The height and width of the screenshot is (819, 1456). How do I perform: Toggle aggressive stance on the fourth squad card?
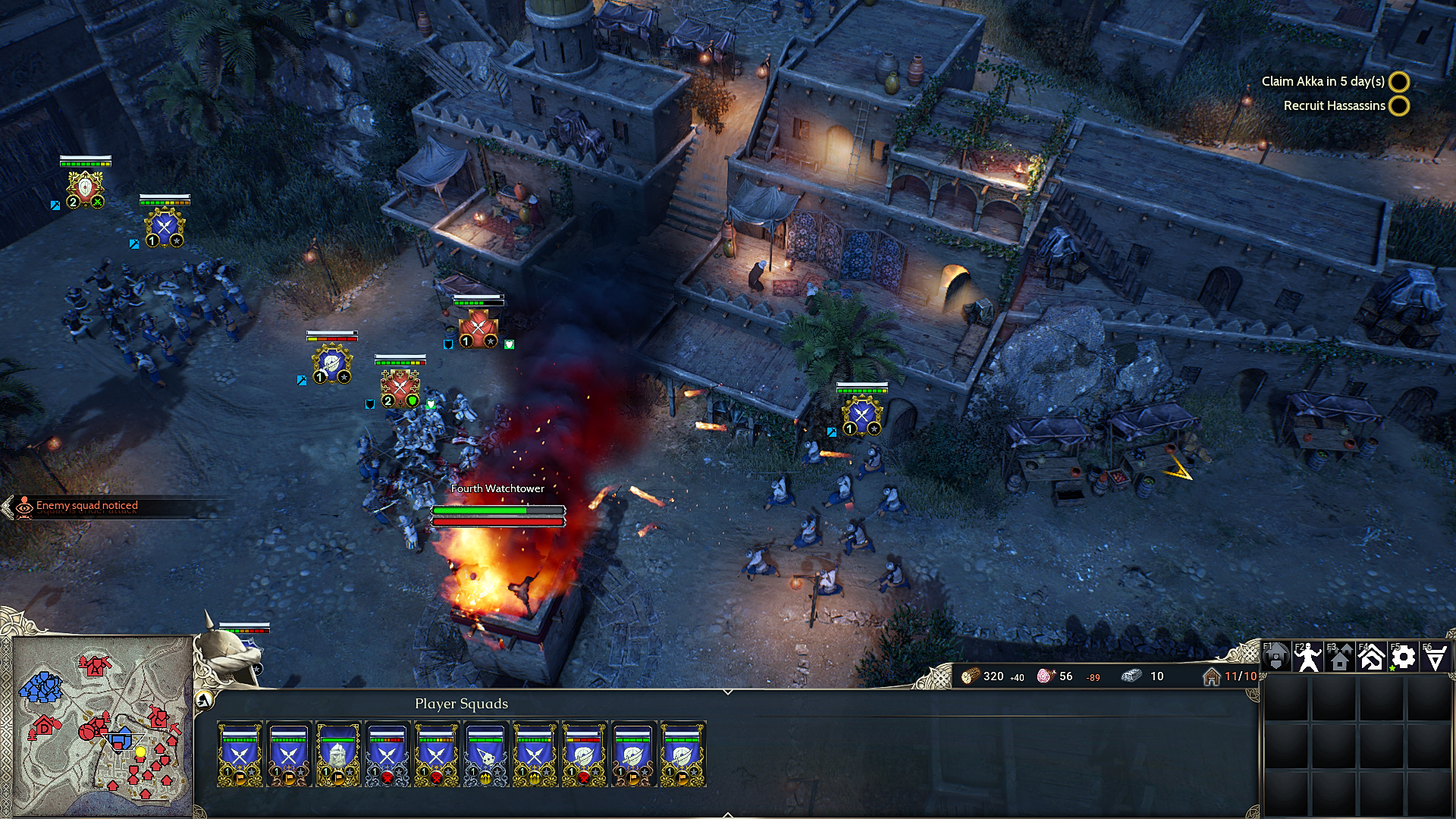pyautogui.click(x=388, y=777)
